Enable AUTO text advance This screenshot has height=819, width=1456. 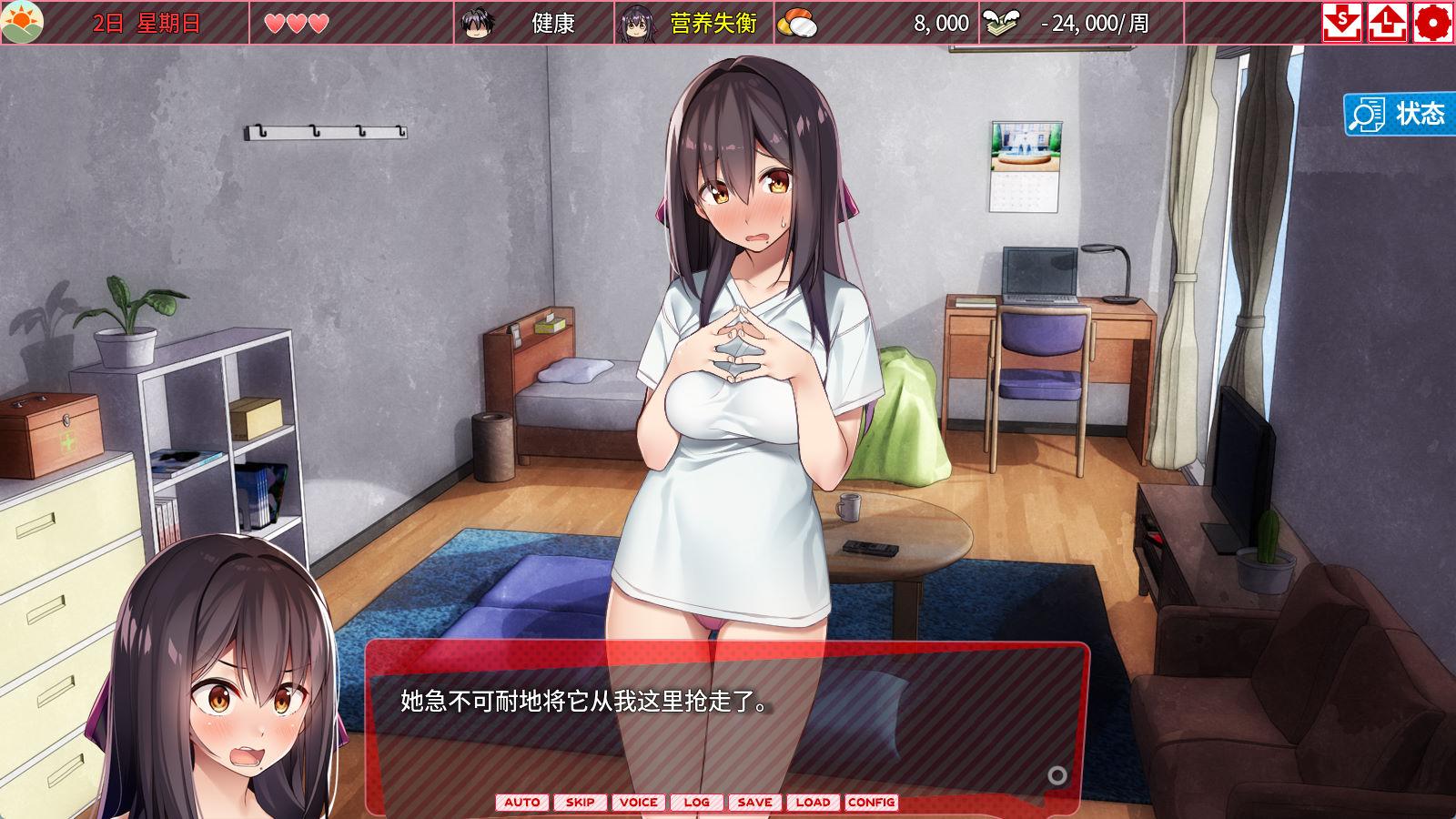(x=521, y=802)
